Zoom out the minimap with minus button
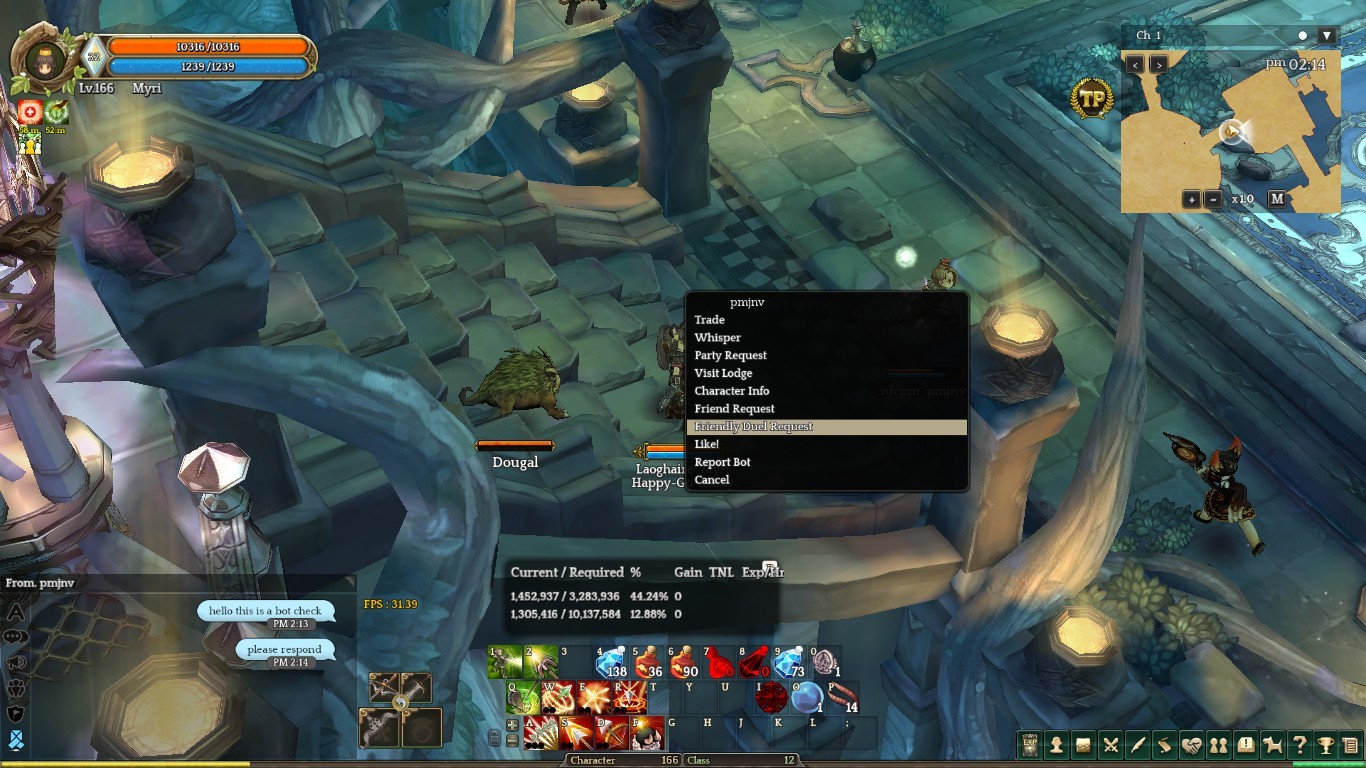 tap(1213, 199)
